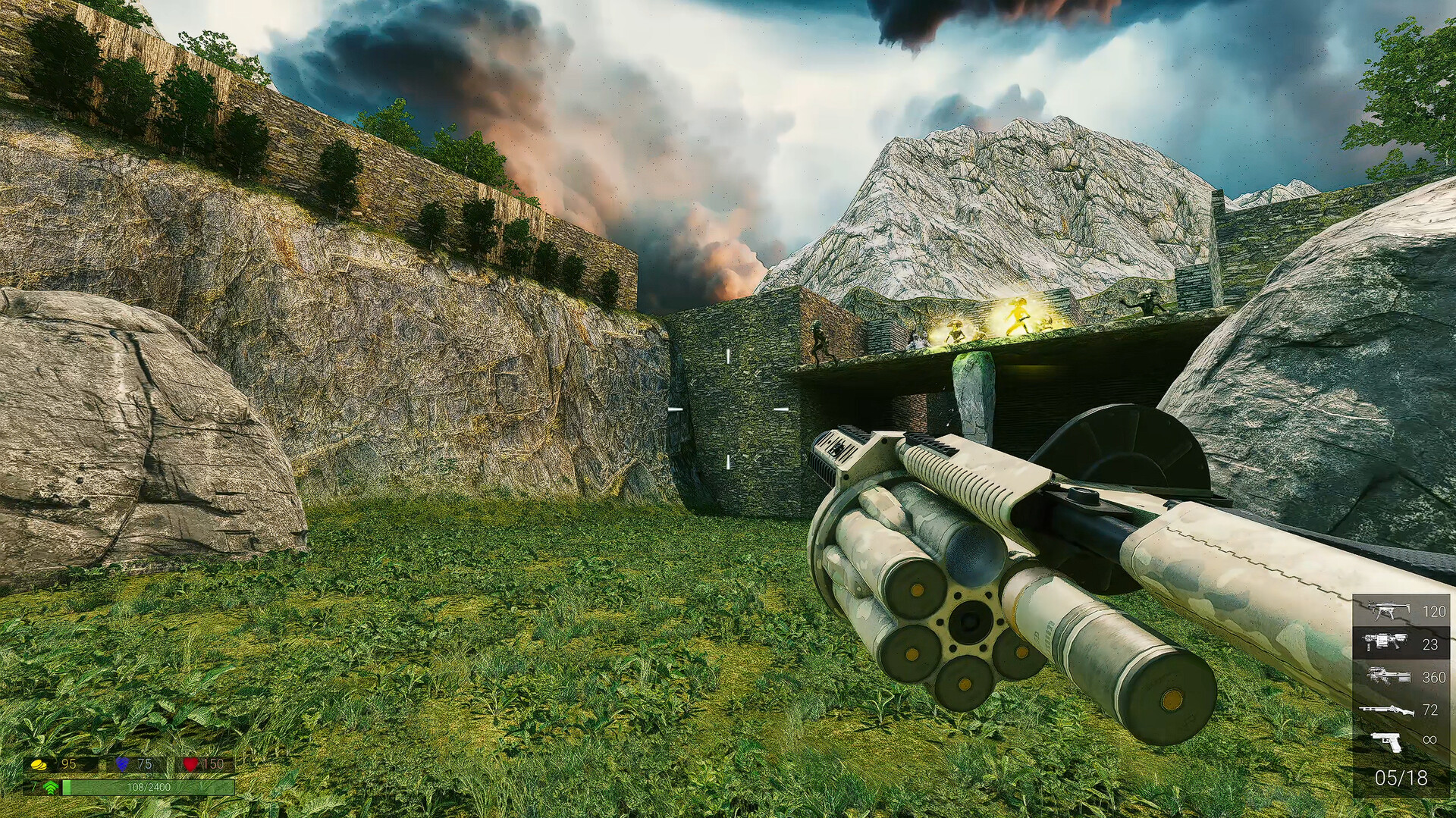The width and height of the screenshot is (1456, 818).
Task: Click the blue armor shield icon
Action: tap(121, 764)
